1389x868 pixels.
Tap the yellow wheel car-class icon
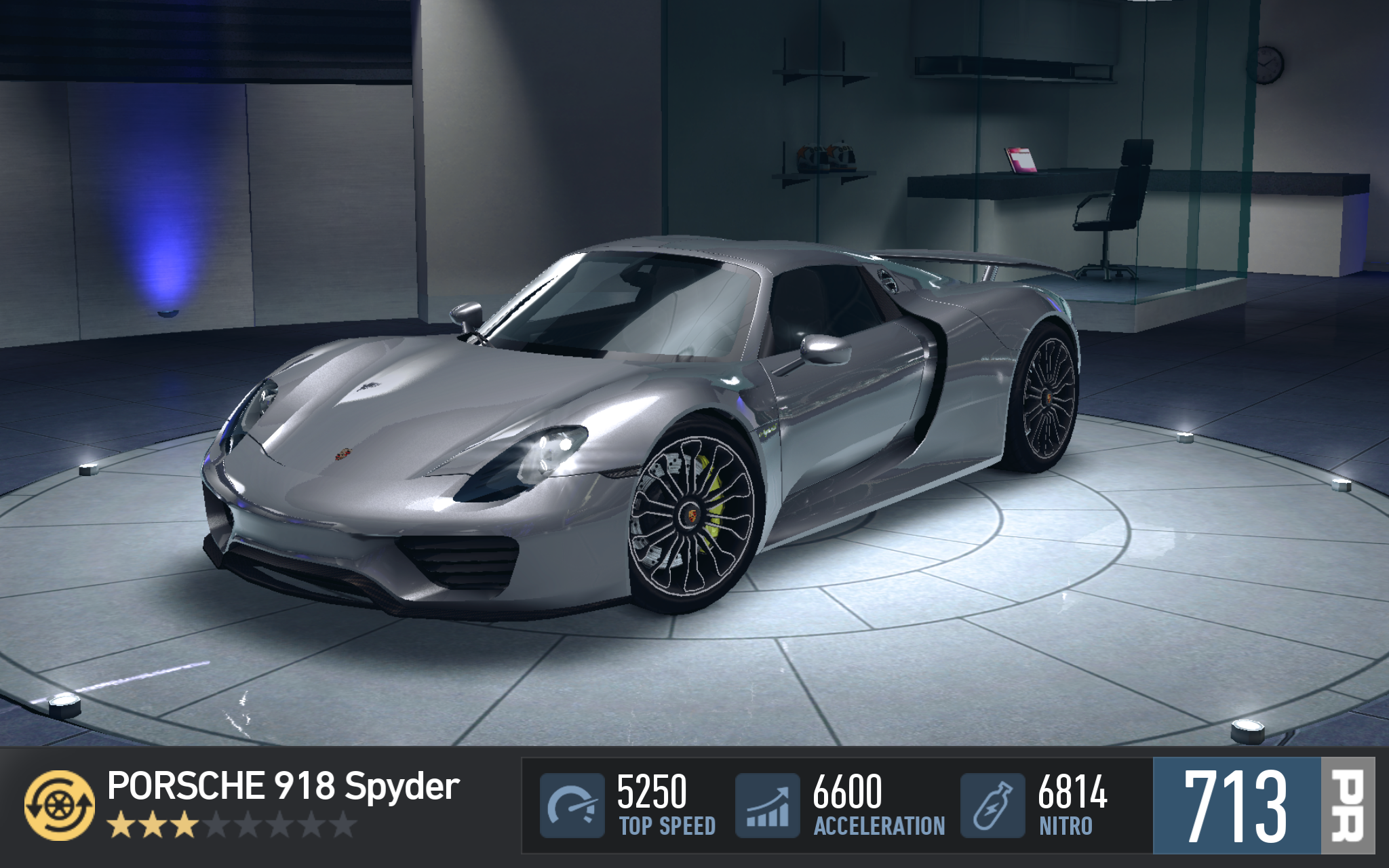(60, 805)
